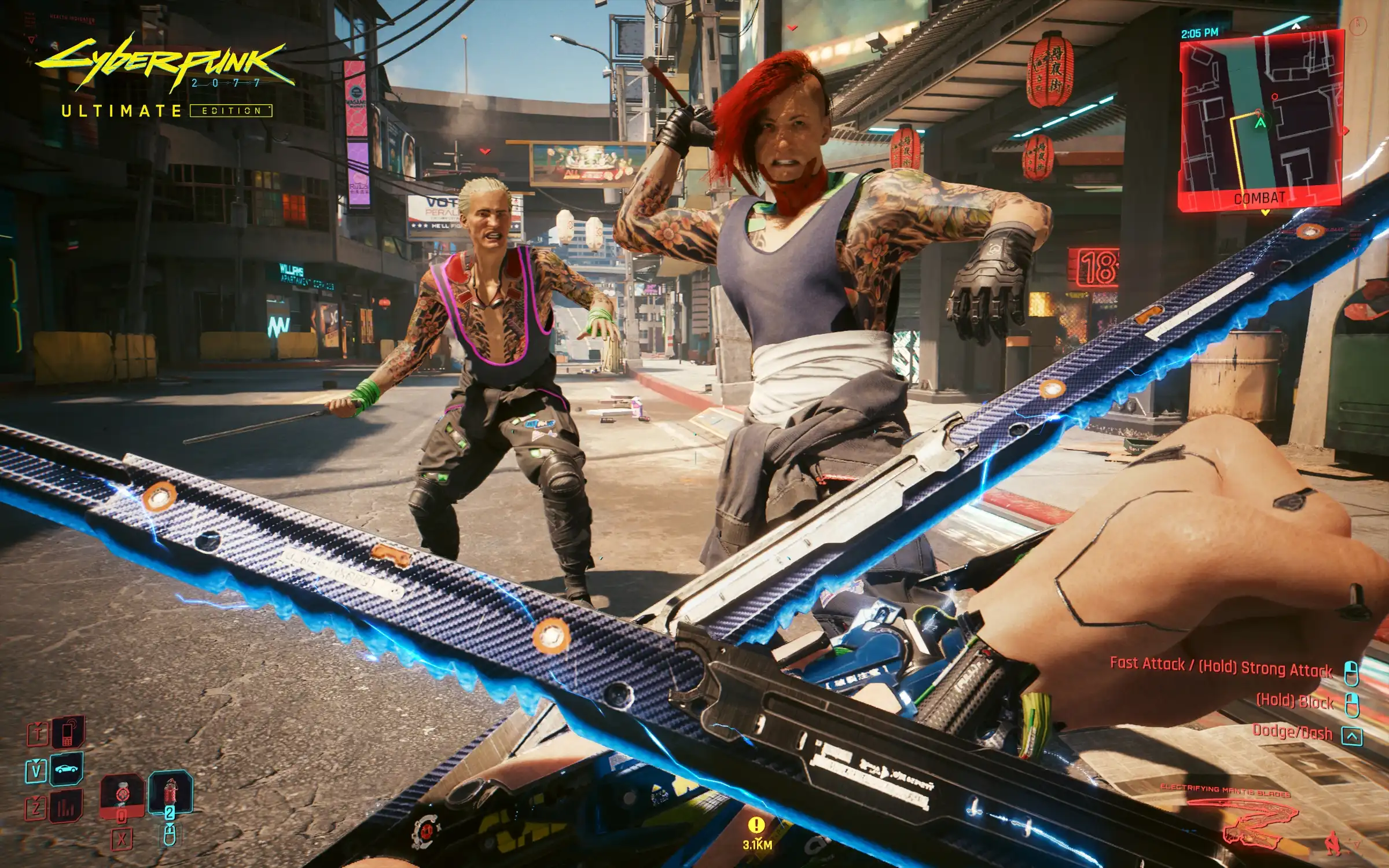The height and width of the screenshot is (868, 1389).
Task: Click the right mouse icon beside (Hold) Block
Action: click(x=1352, y=705)
